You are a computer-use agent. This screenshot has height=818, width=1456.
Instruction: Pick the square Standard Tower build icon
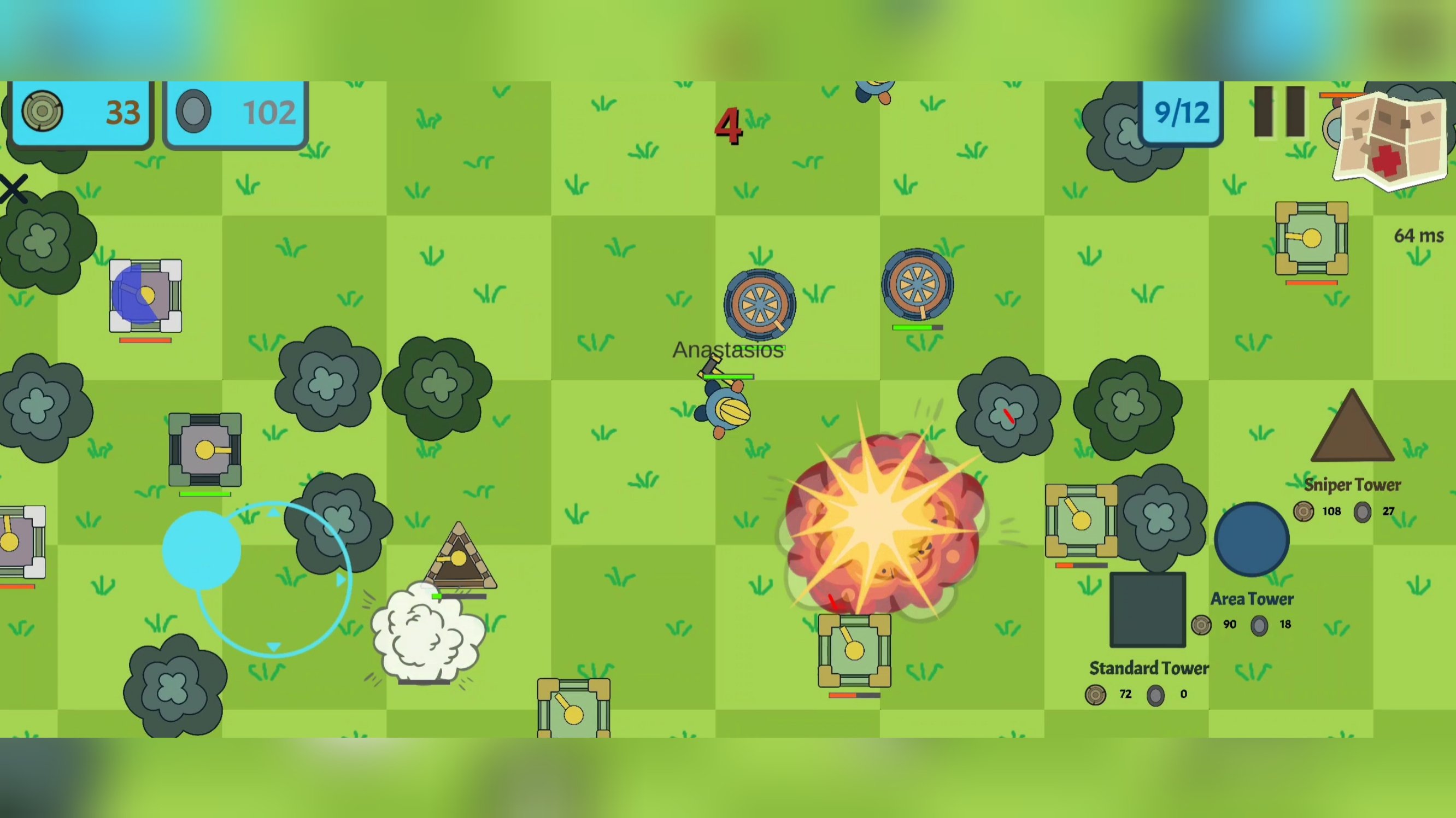[1148, 610]
